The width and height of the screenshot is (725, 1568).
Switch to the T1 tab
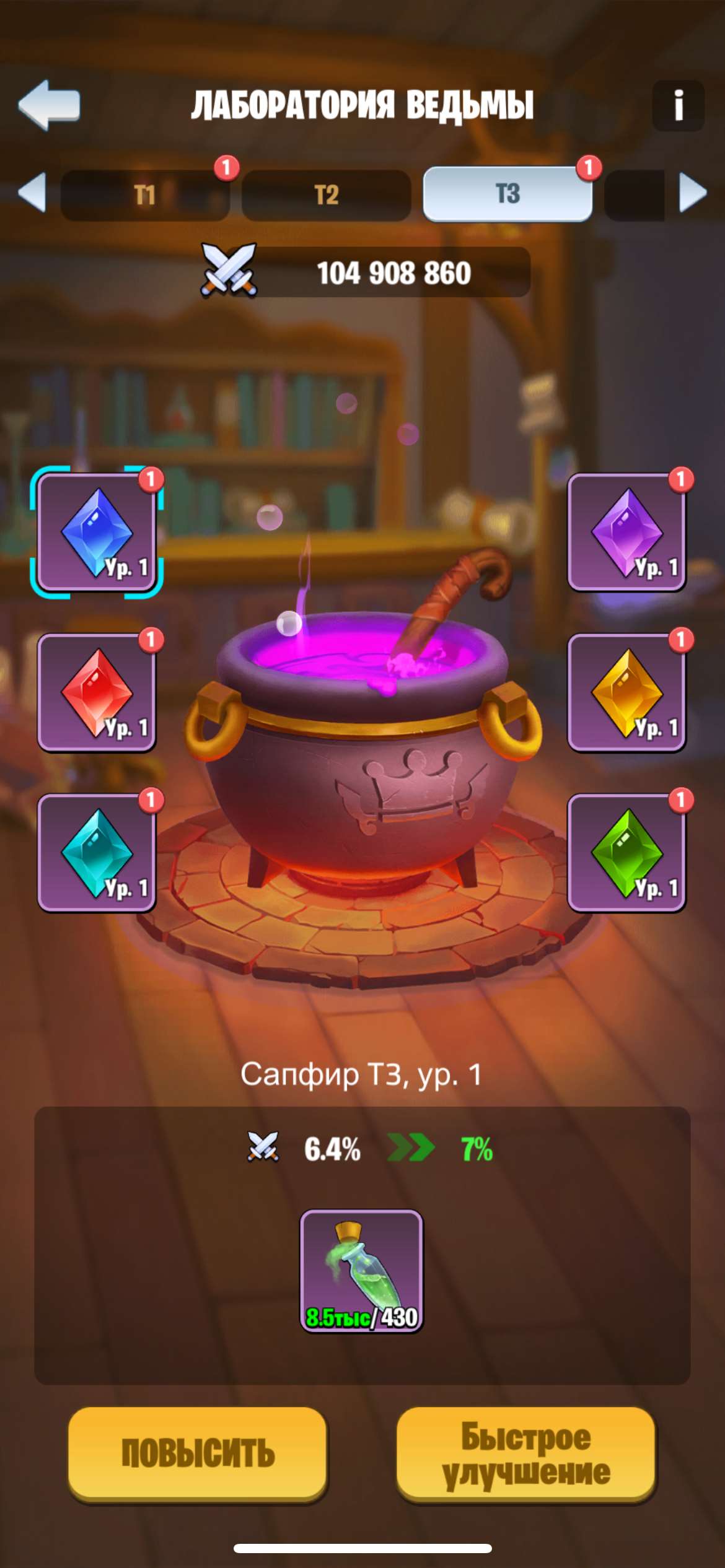[145, 195]
